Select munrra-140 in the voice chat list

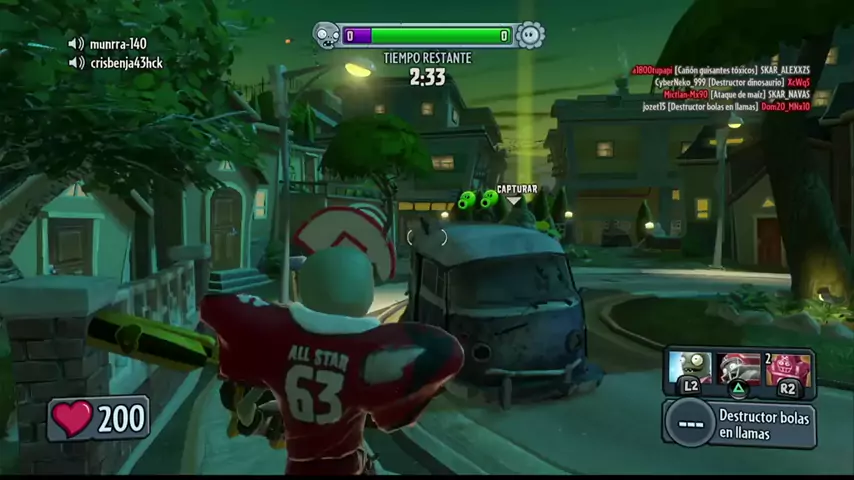[117, 44]
